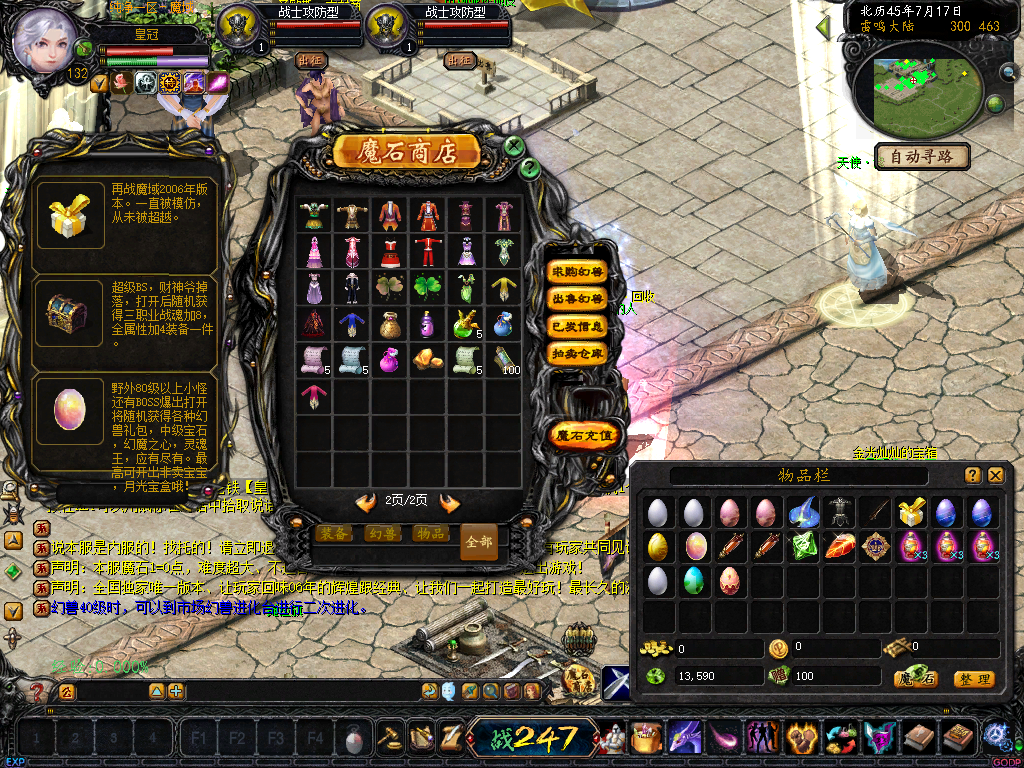Image resolution: width=1024 pixels, height=768 pixels.
Task: Click the 求购幻兽 button
Action: tap(578, 272)
